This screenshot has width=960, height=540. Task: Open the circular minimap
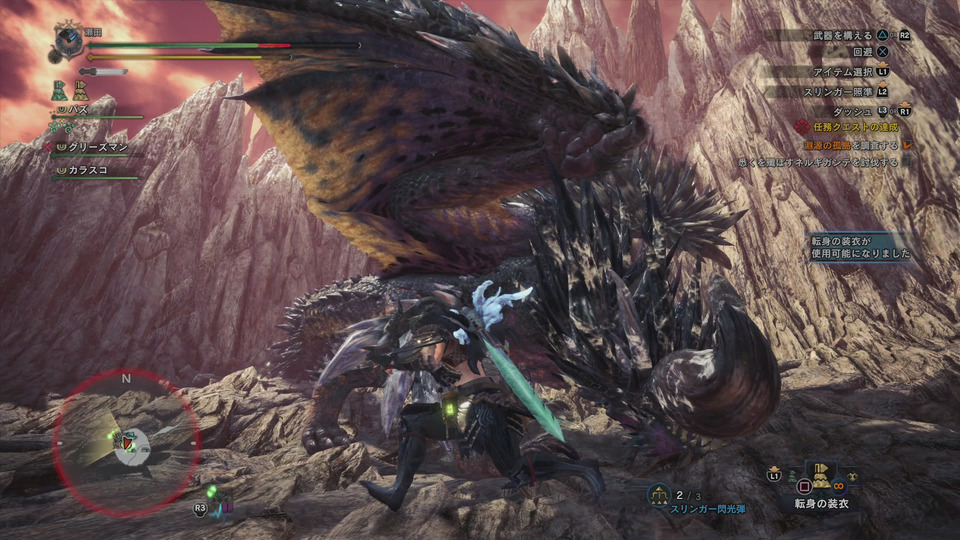[126, 442]
